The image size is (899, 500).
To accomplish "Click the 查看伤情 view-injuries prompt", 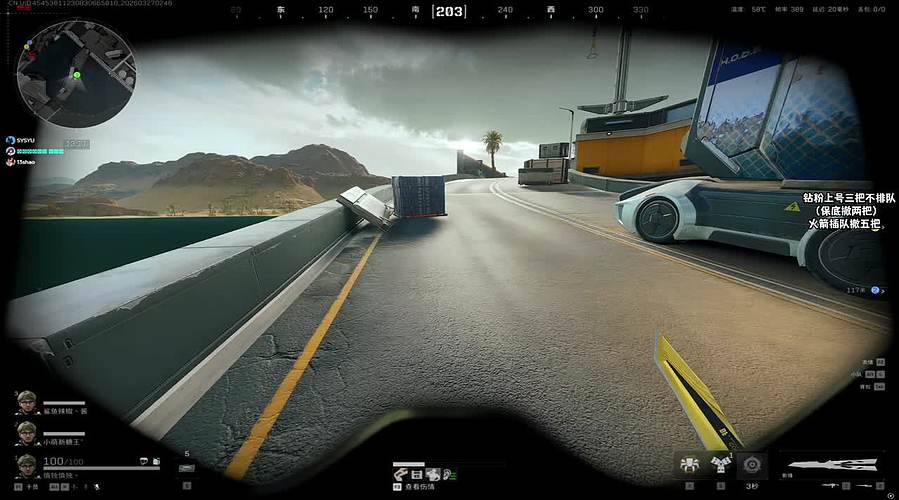I will click(x=420, y=487).
